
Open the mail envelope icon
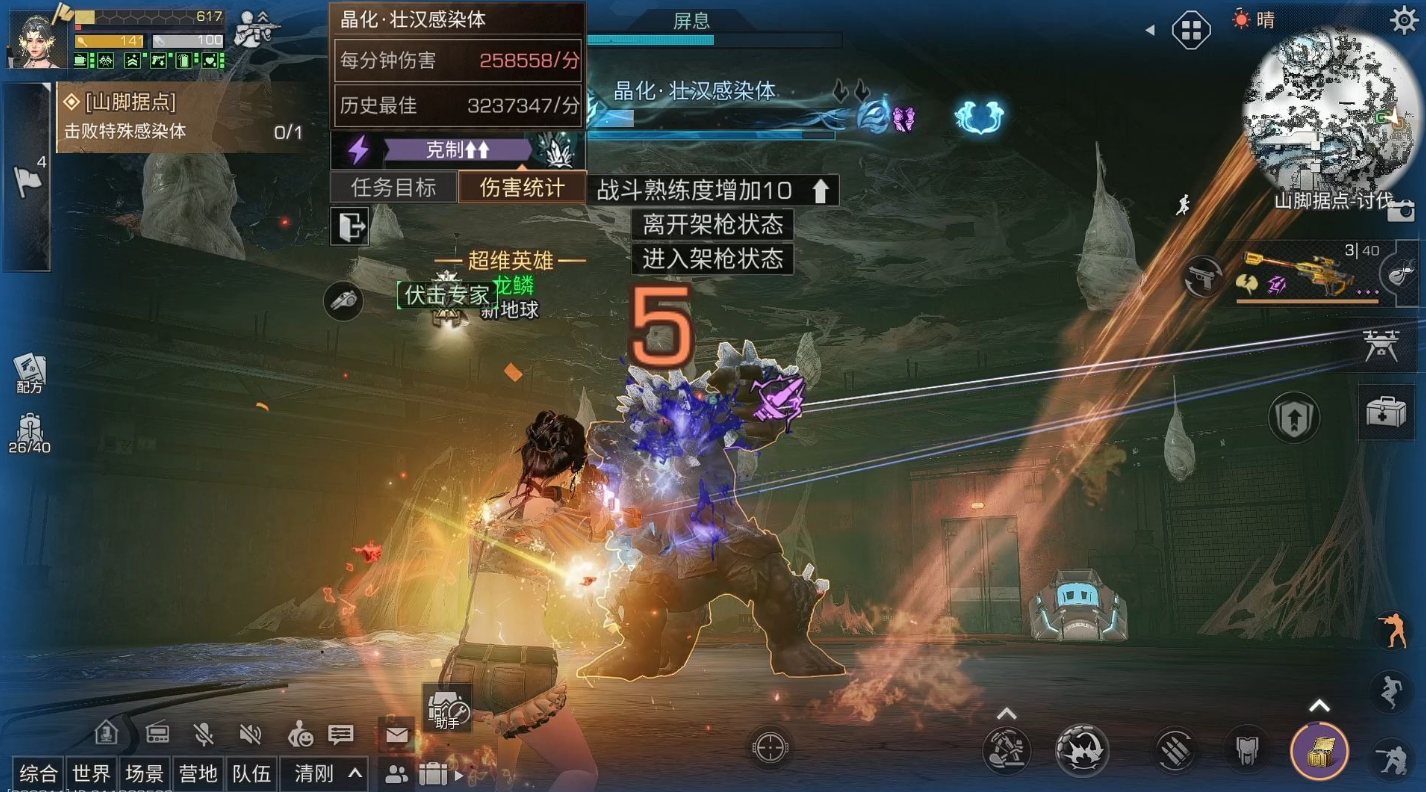[x=397, y=736]
